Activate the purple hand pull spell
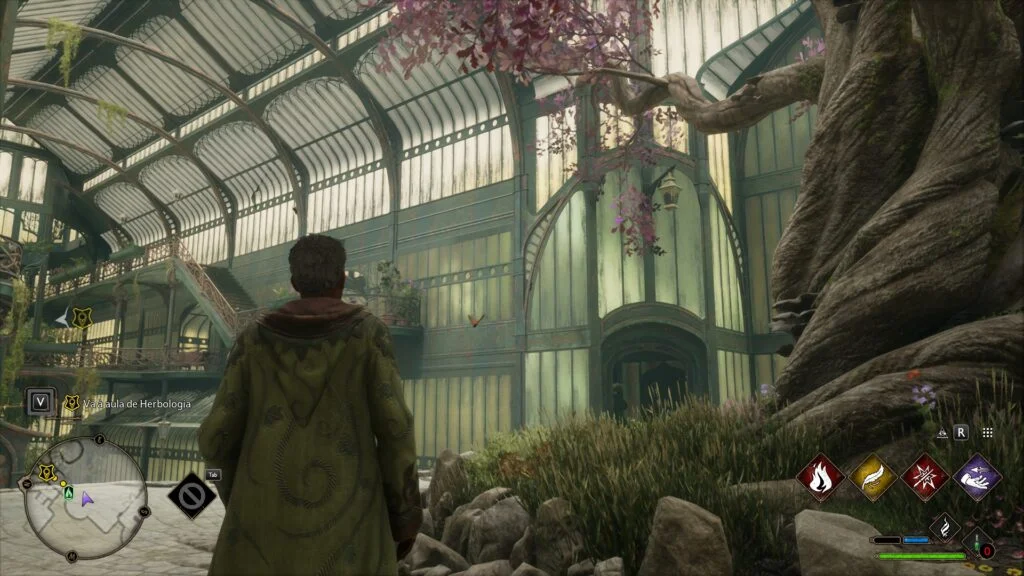Screen dimensions: 1024x576 click(977, 477)
